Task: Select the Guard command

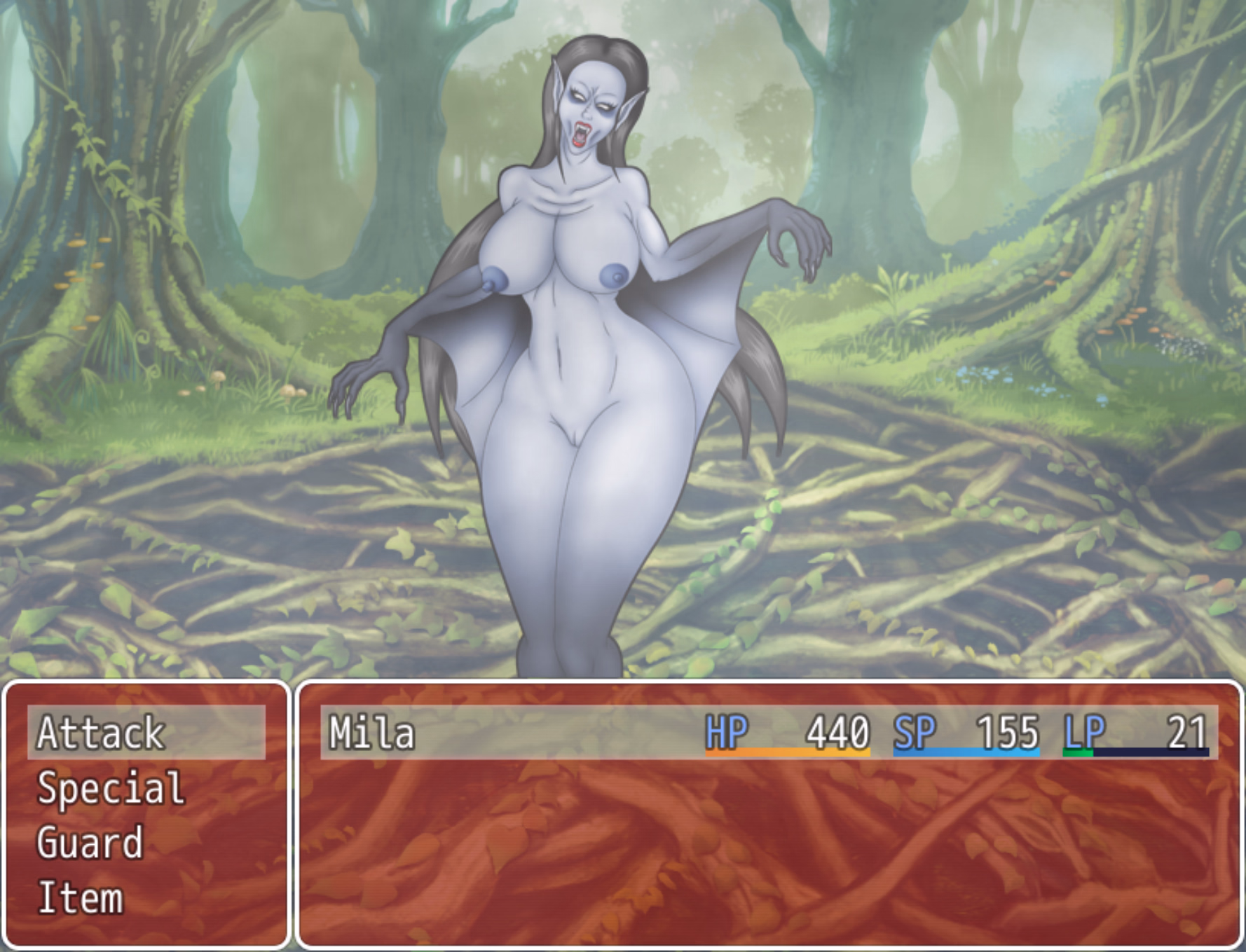Action: (x=91, y=843)
